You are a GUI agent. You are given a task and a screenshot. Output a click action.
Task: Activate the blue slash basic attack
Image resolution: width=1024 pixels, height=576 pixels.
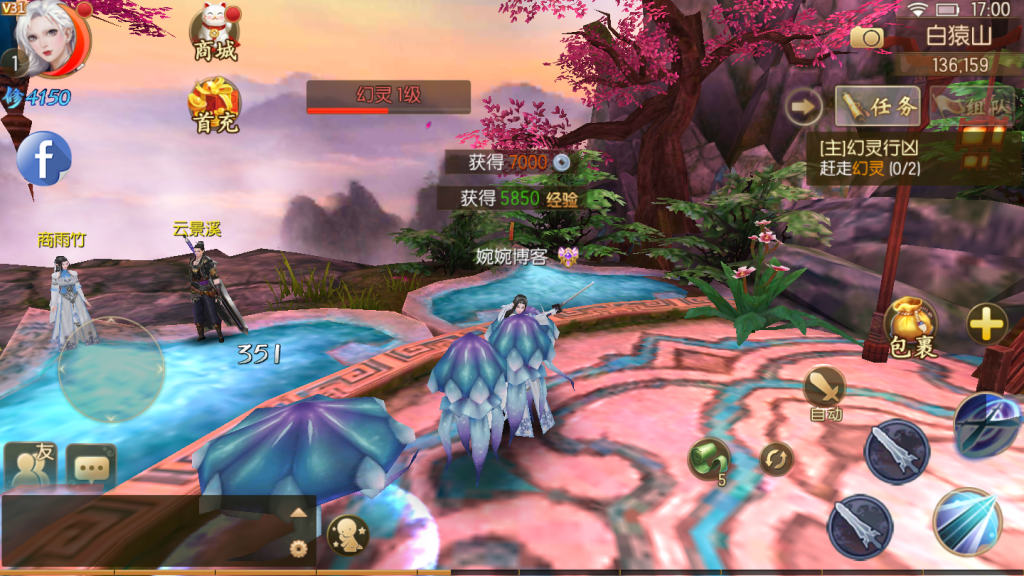pyautogui.click(x=967, y=521)
